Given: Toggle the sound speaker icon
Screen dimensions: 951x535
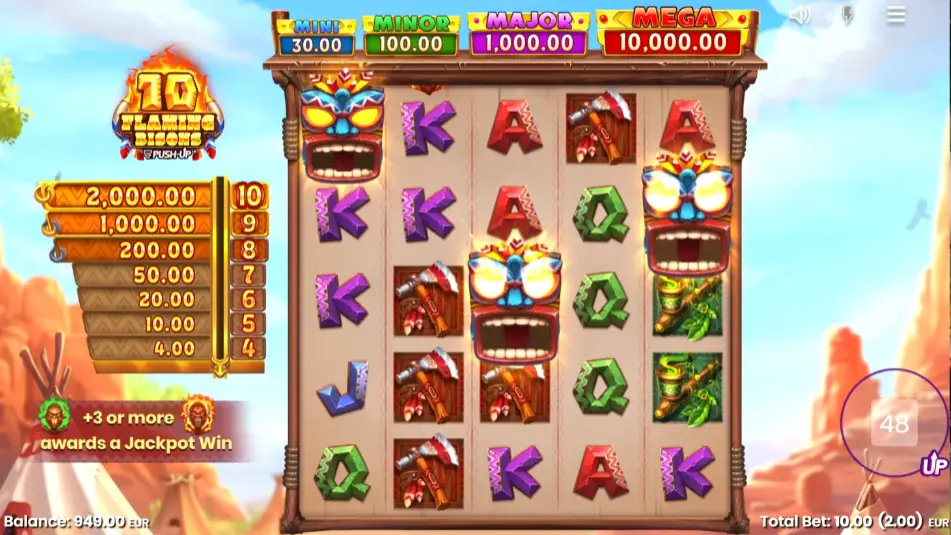Looking at the screenshot, I should tap(799, 15).
